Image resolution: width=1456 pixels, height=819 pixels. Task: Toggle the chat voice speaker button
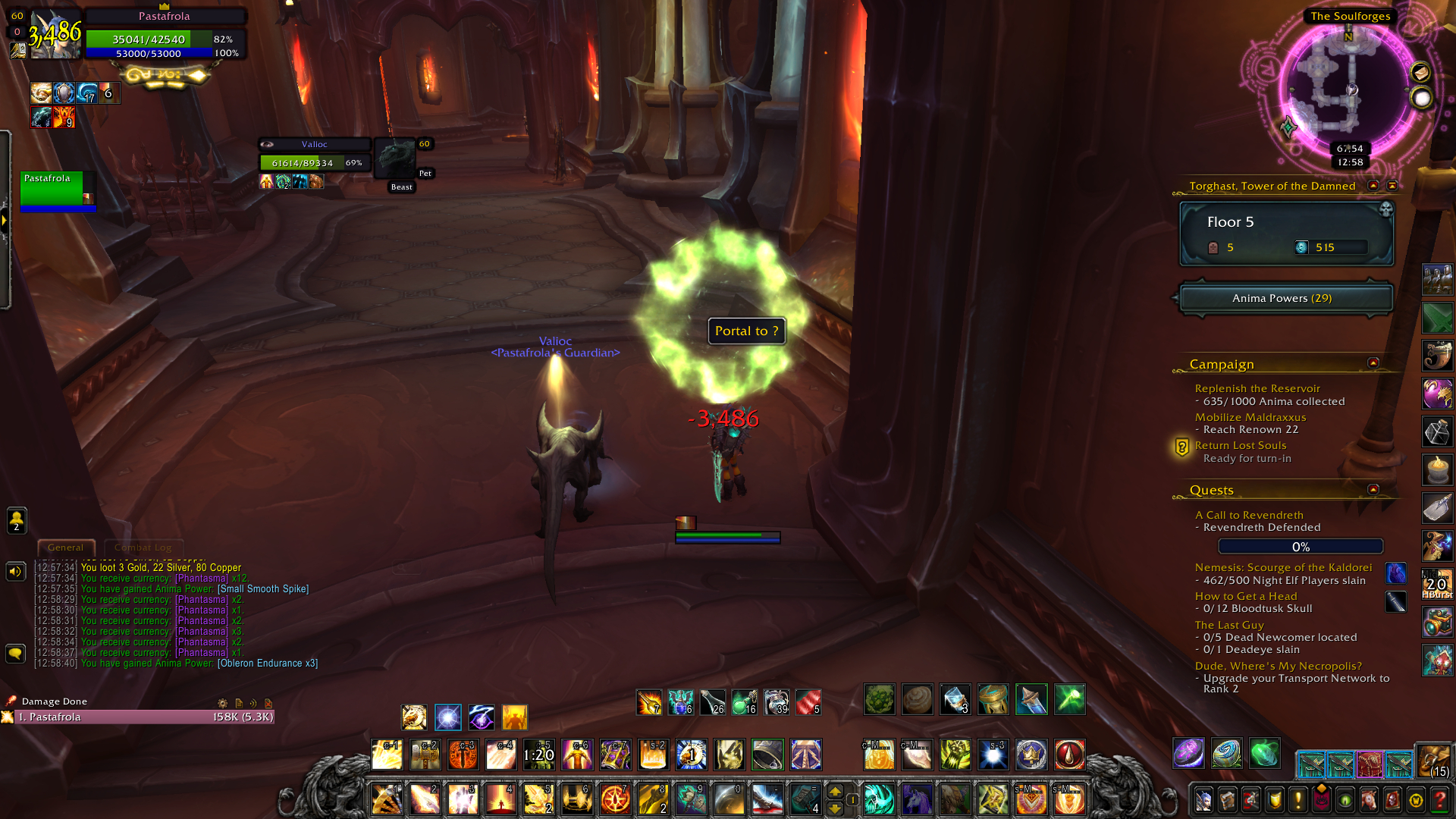coord(16,572)
